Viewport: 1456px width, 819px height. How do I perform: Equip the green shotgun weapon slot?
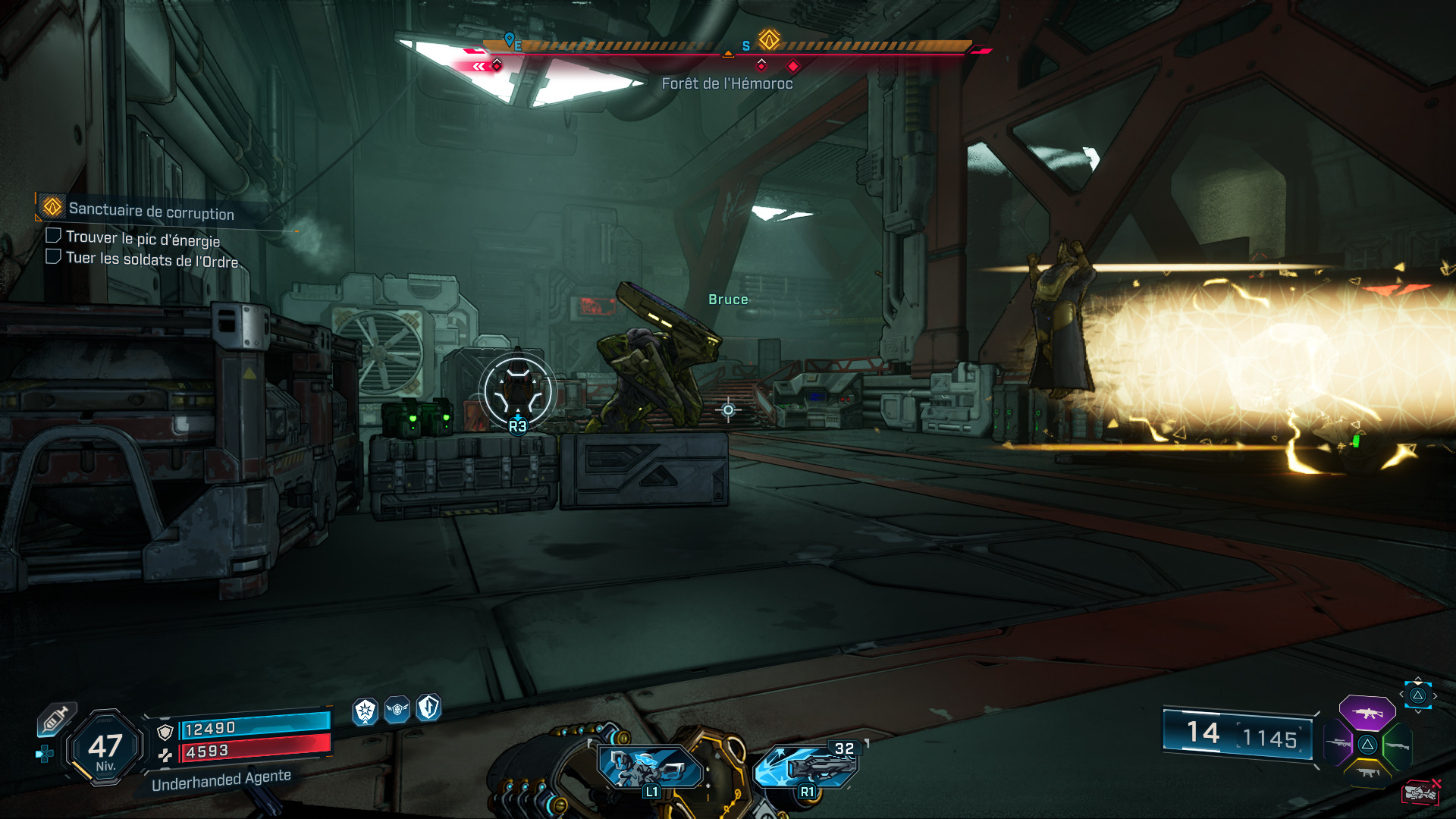point(1397,745)
